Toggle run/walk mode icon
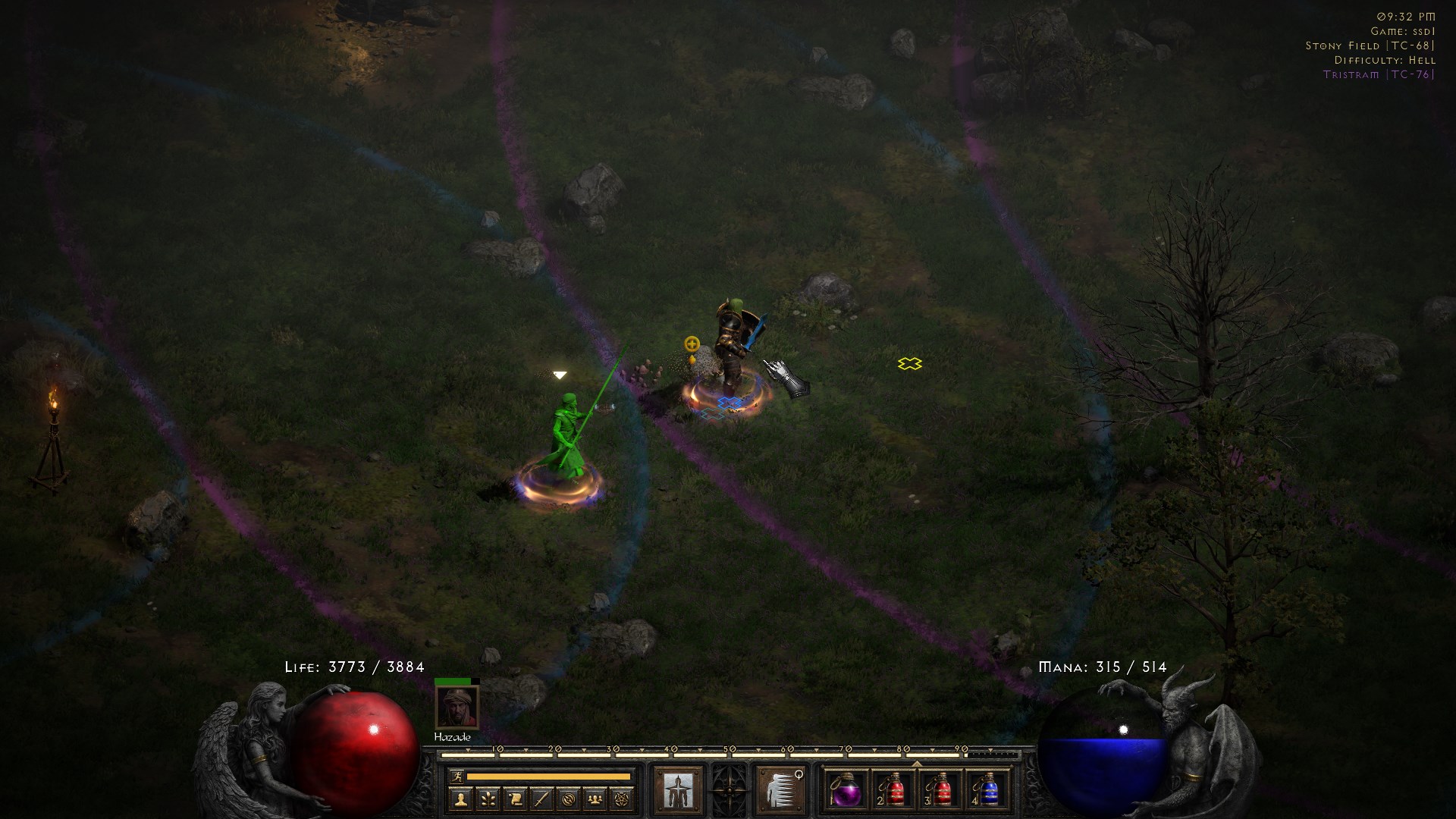 click(459, 777)
